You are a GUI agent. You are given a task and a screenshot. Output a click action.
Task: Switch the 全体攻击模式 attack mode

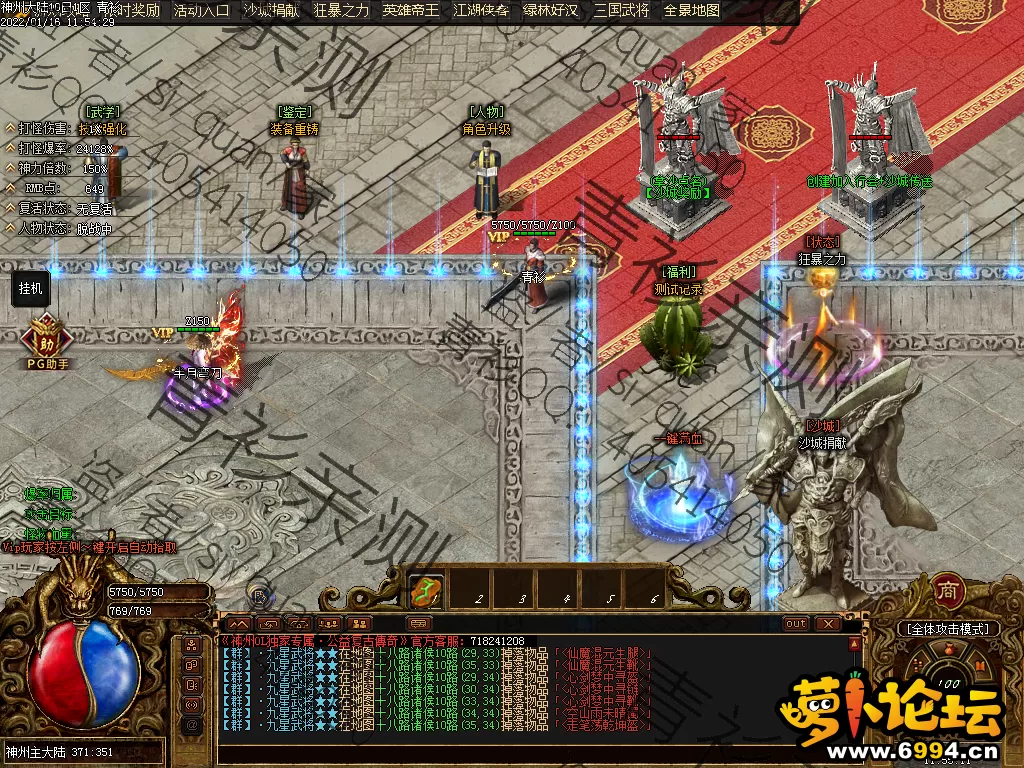point(949,629)
